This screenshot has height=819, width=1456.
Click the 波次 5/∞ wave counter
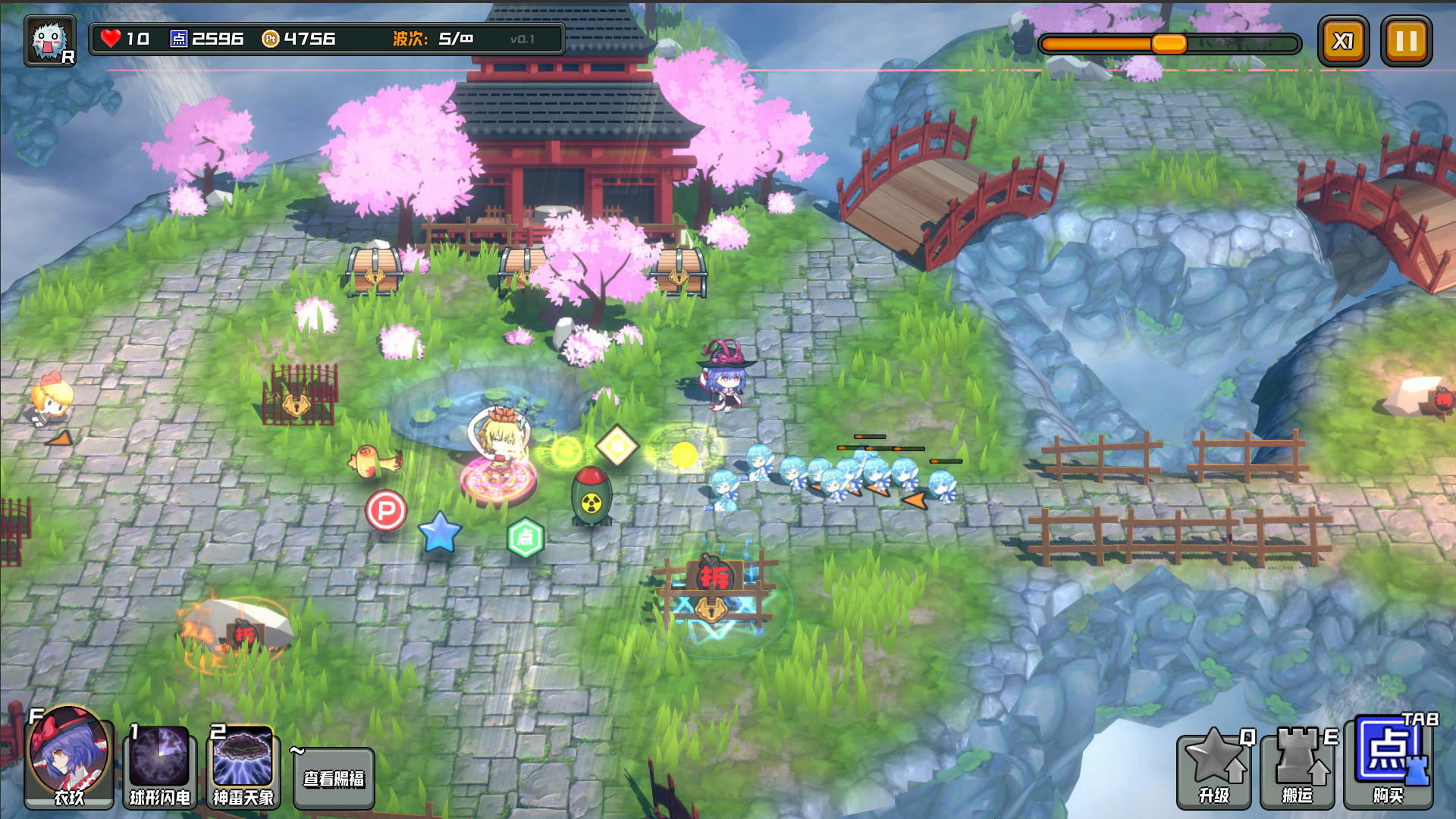431,36
